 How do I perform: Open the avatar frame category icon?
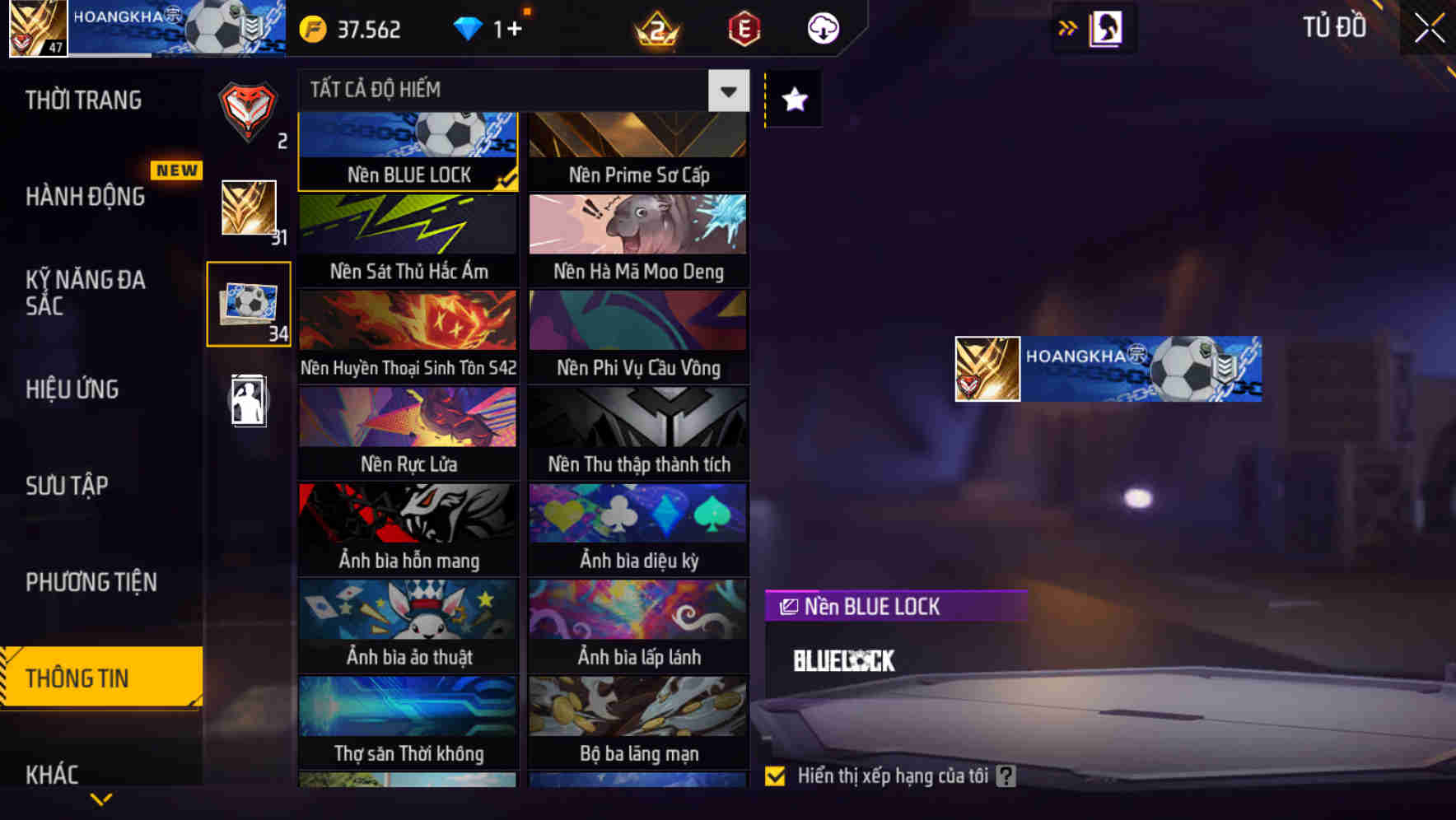(248, 401)
